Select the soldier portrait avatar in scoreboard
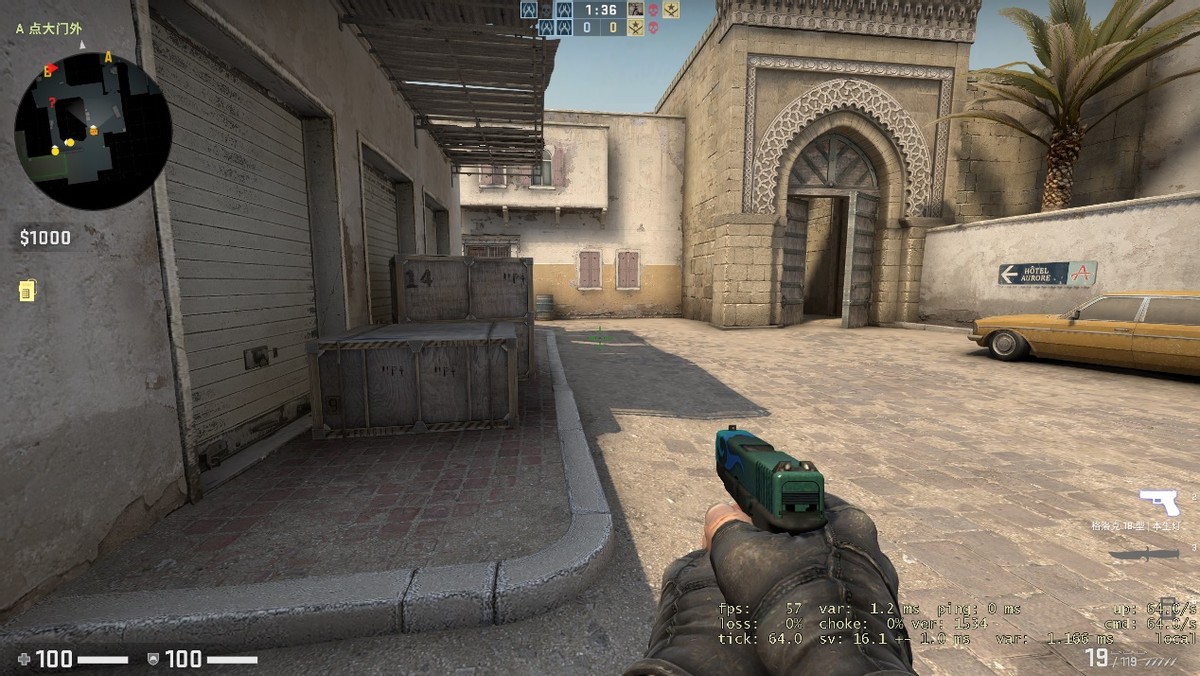Screen dimensions: 1200x676 point(635,10)
